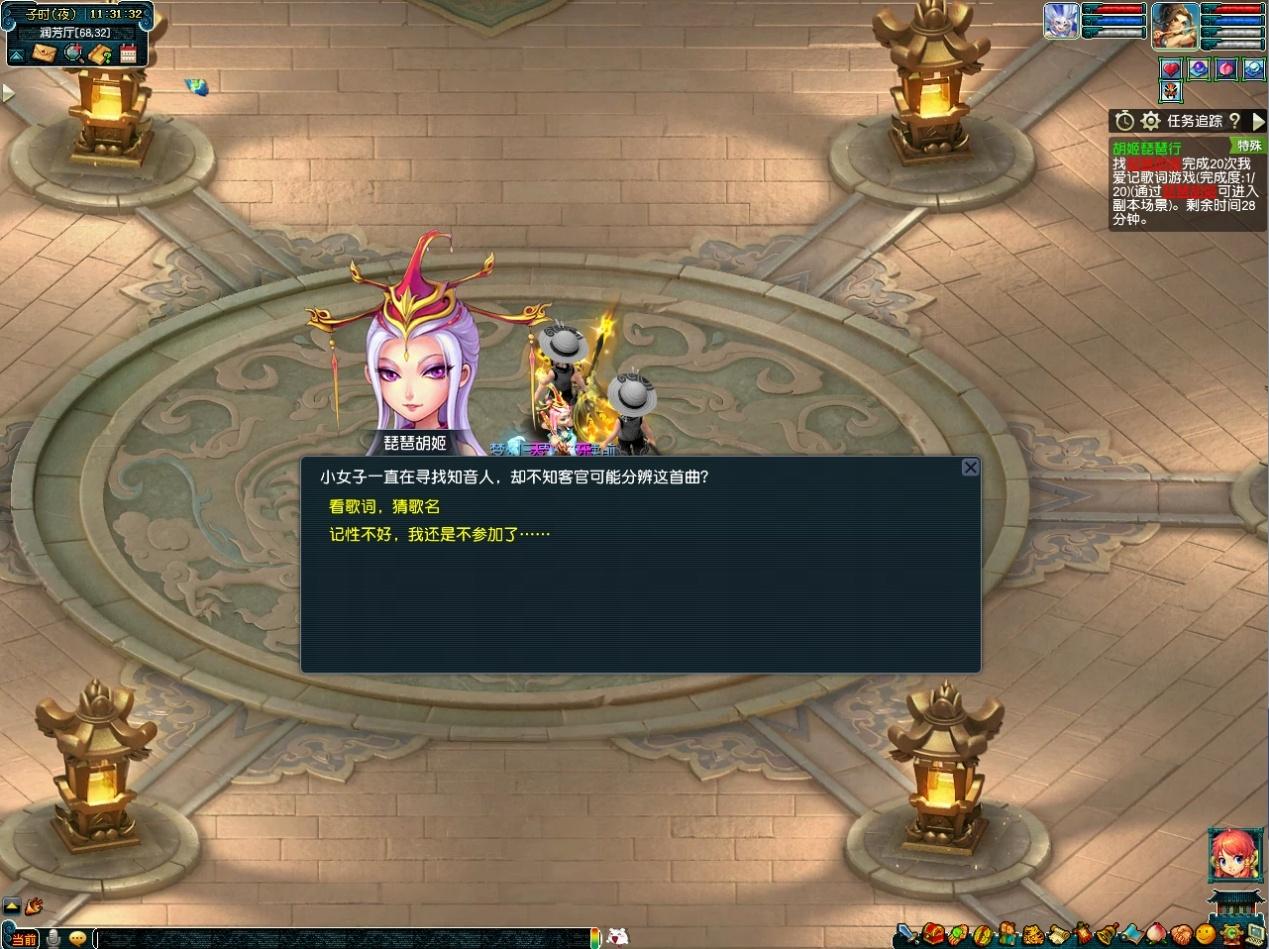Open the world map globe icon
Screen dimensions: 1269x949
pos(72,54)
